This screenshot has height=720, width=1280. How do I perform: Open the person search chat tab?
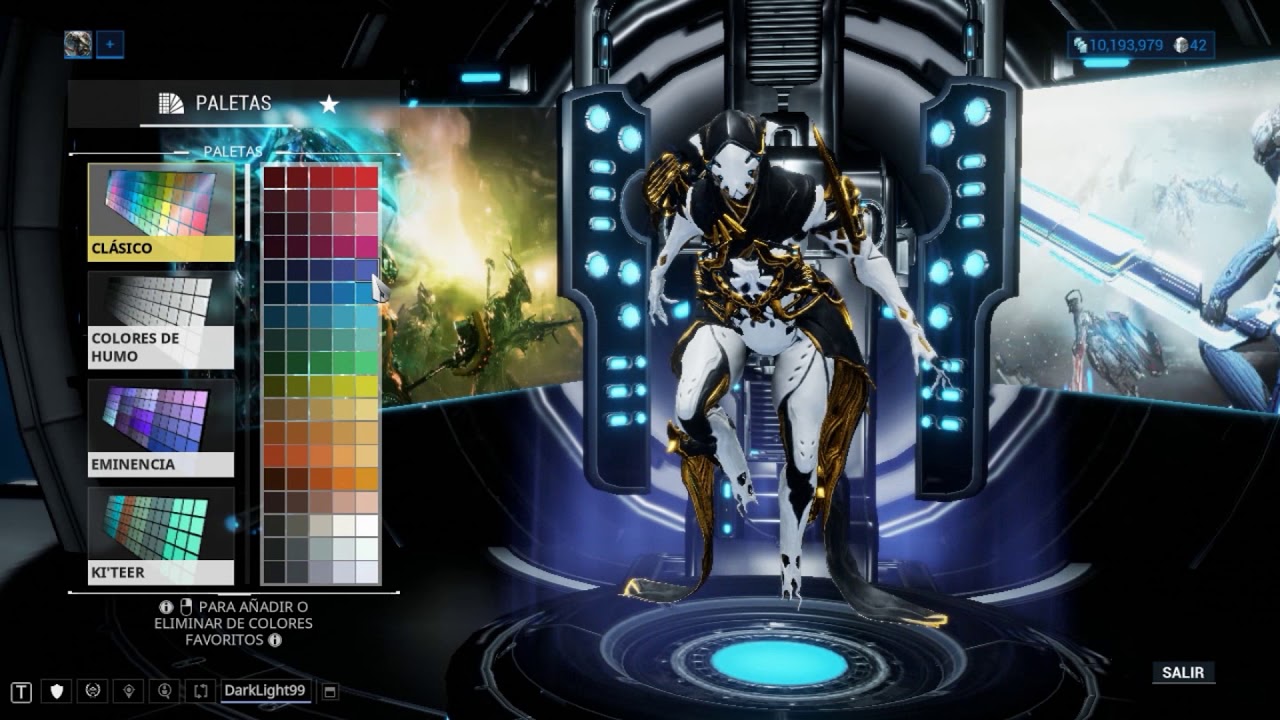tap(165, 691)
